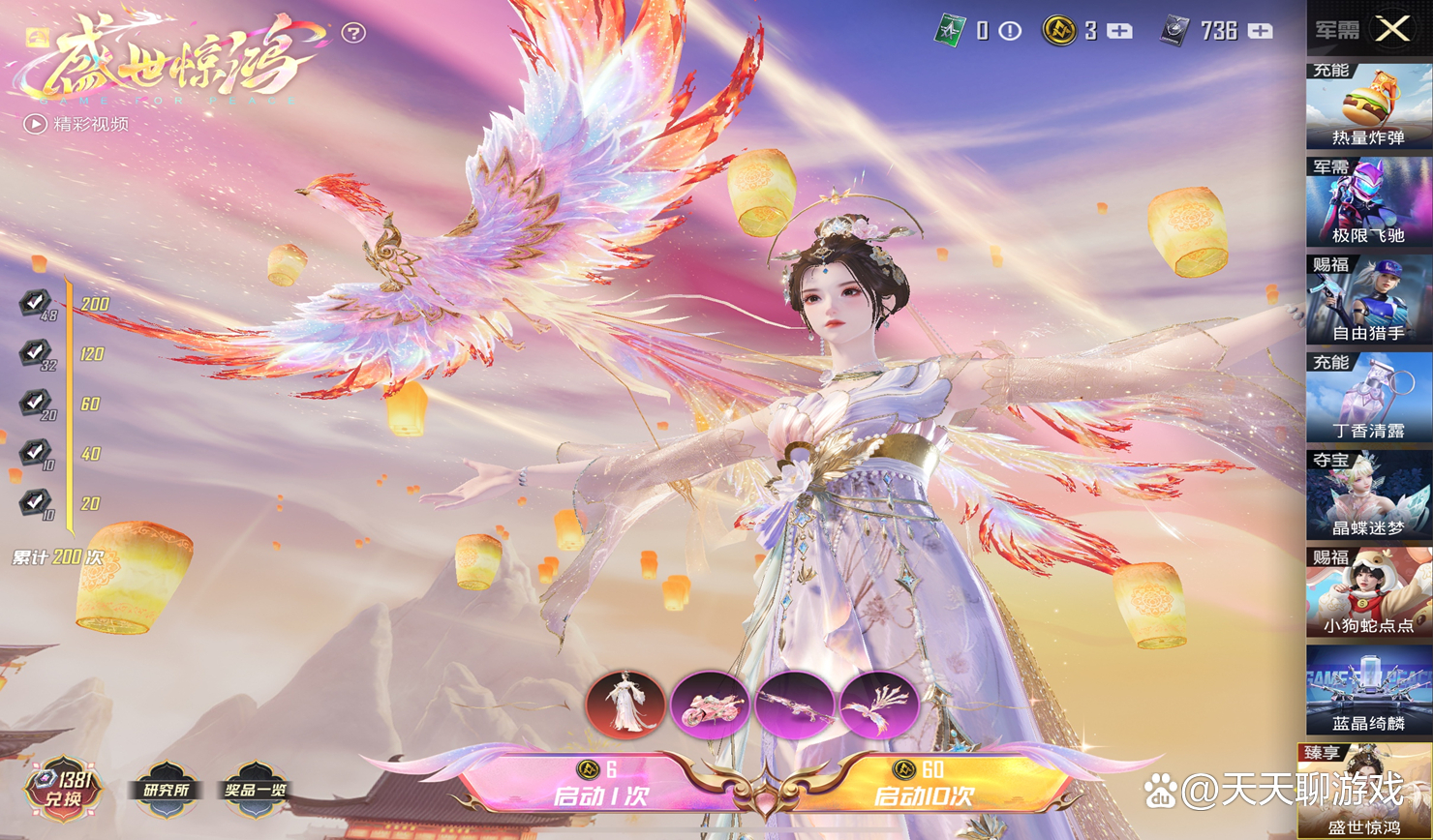Preview the rifle weapon skin
Image resolution: width=1433 pixels, height=840 pixels.
[794, 705]
